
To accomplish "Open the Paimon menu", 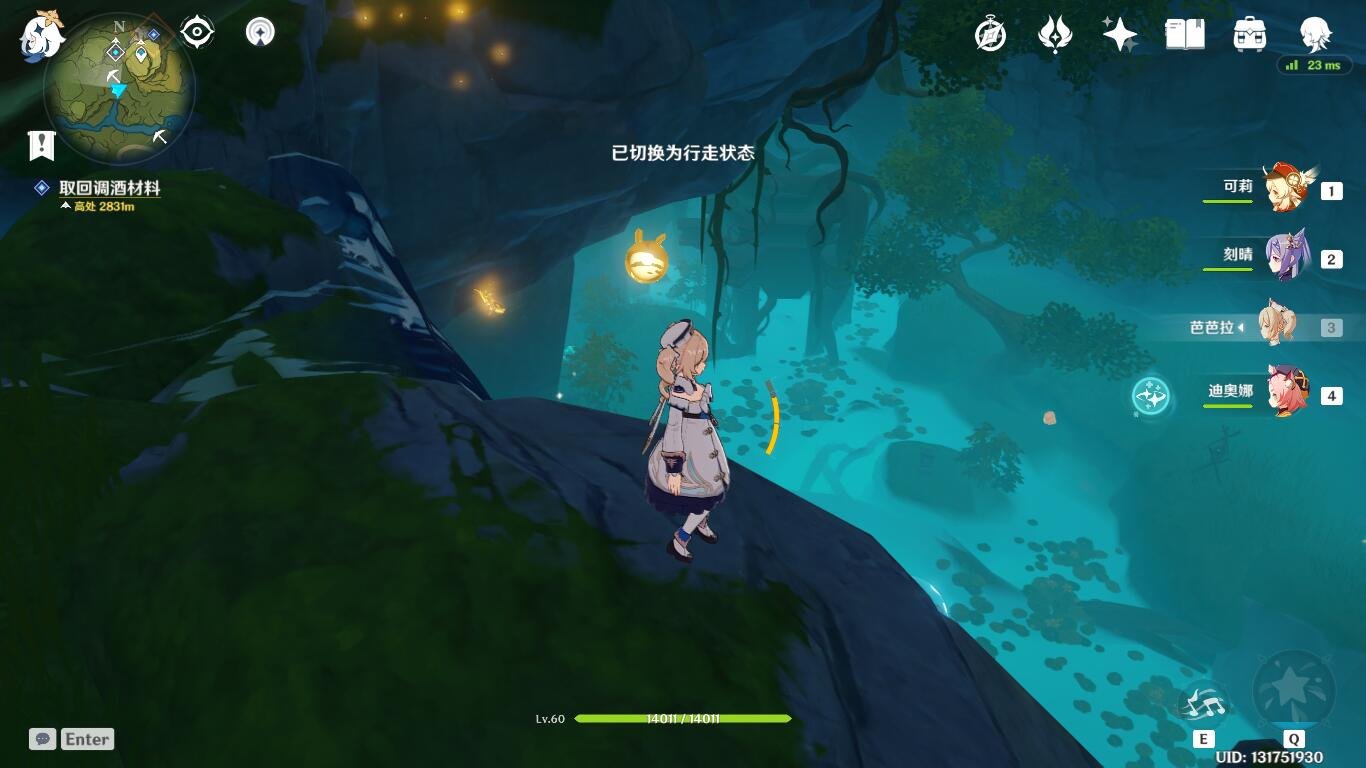I will (x=42, y=36).
